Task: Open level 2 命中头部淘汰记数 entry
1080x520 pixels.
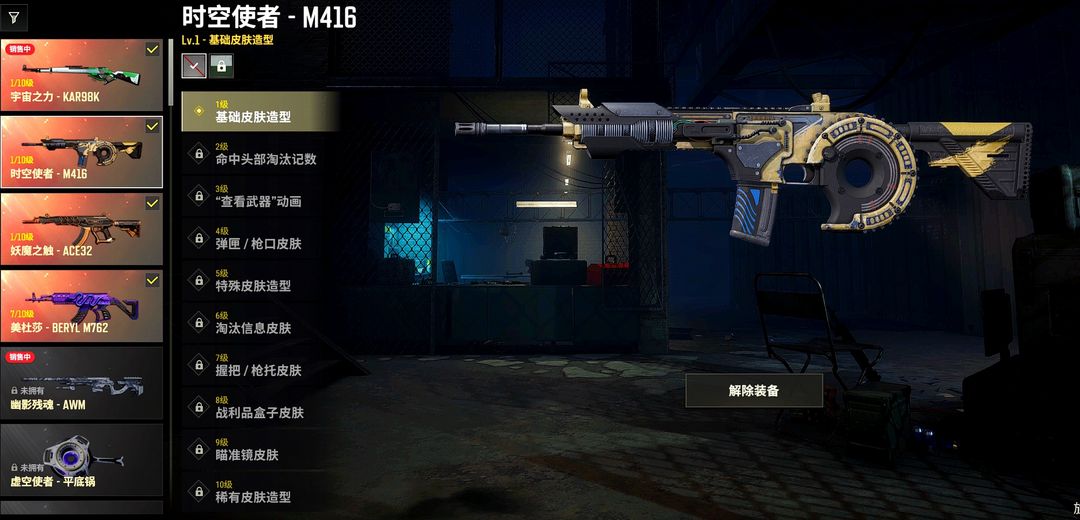Action: click(x=260, y=153)
